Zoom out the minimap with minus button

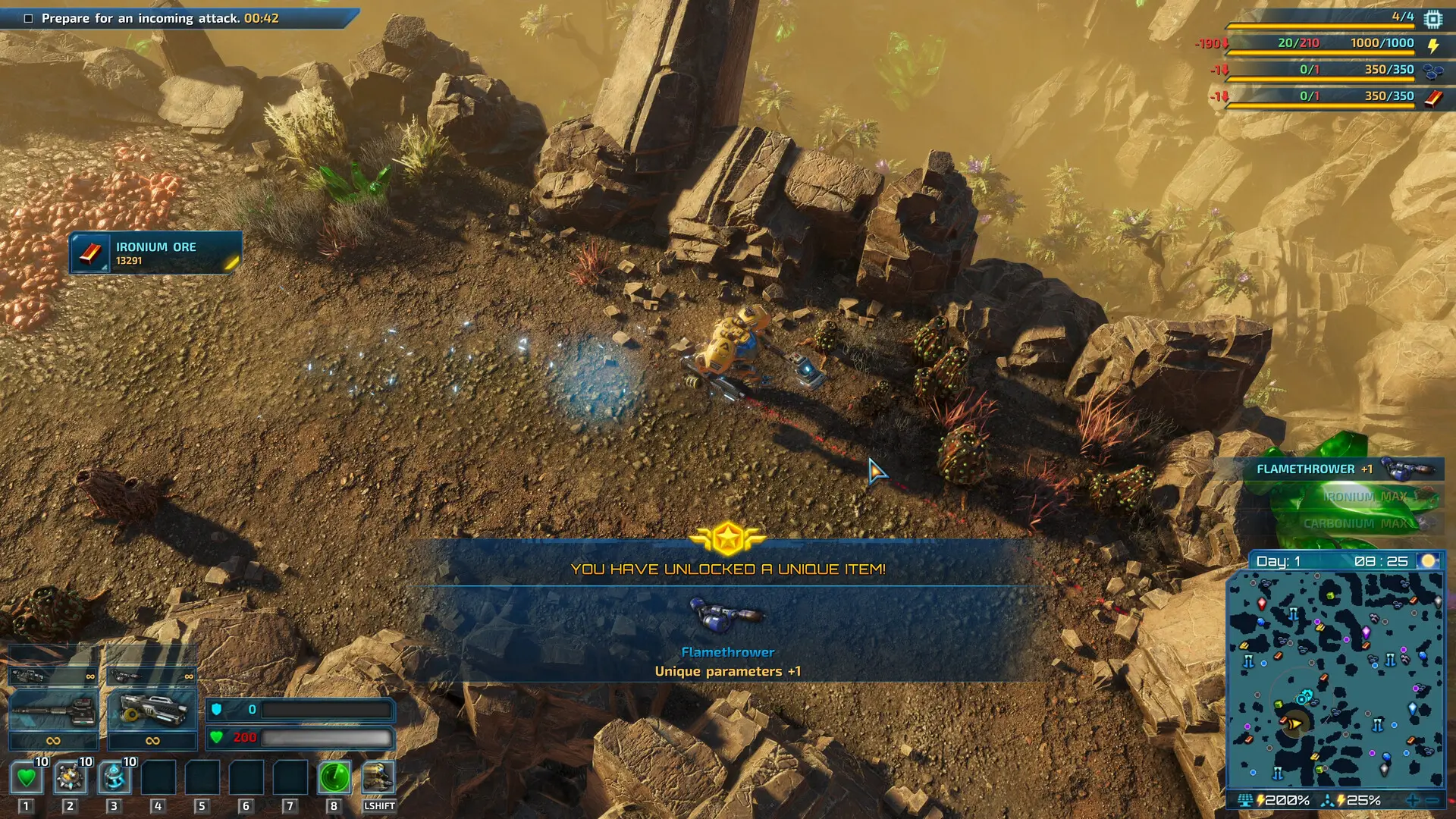(1432, 800)
